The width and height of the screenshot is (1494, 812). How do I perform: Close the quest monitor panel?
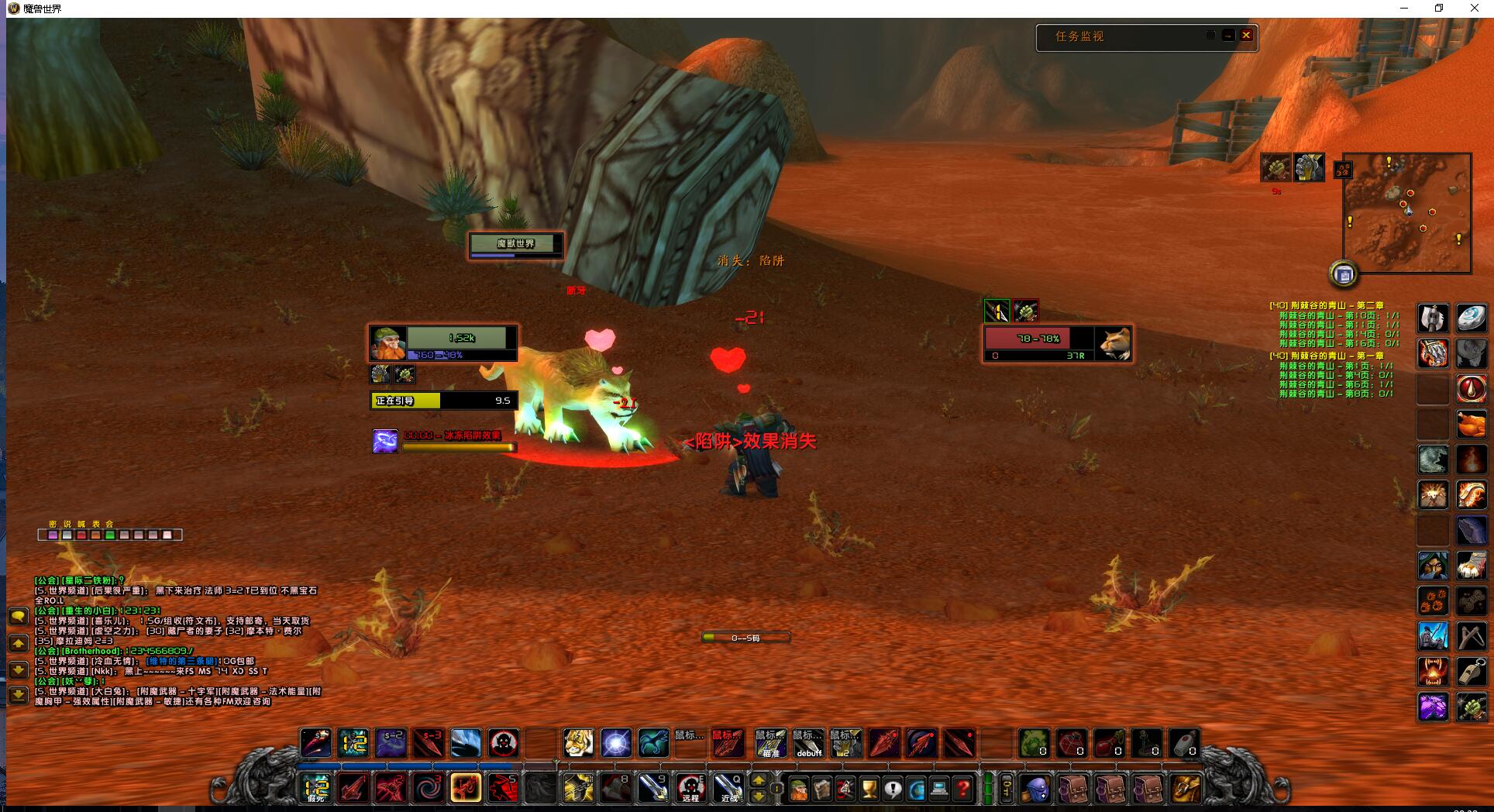(1246, 36)
